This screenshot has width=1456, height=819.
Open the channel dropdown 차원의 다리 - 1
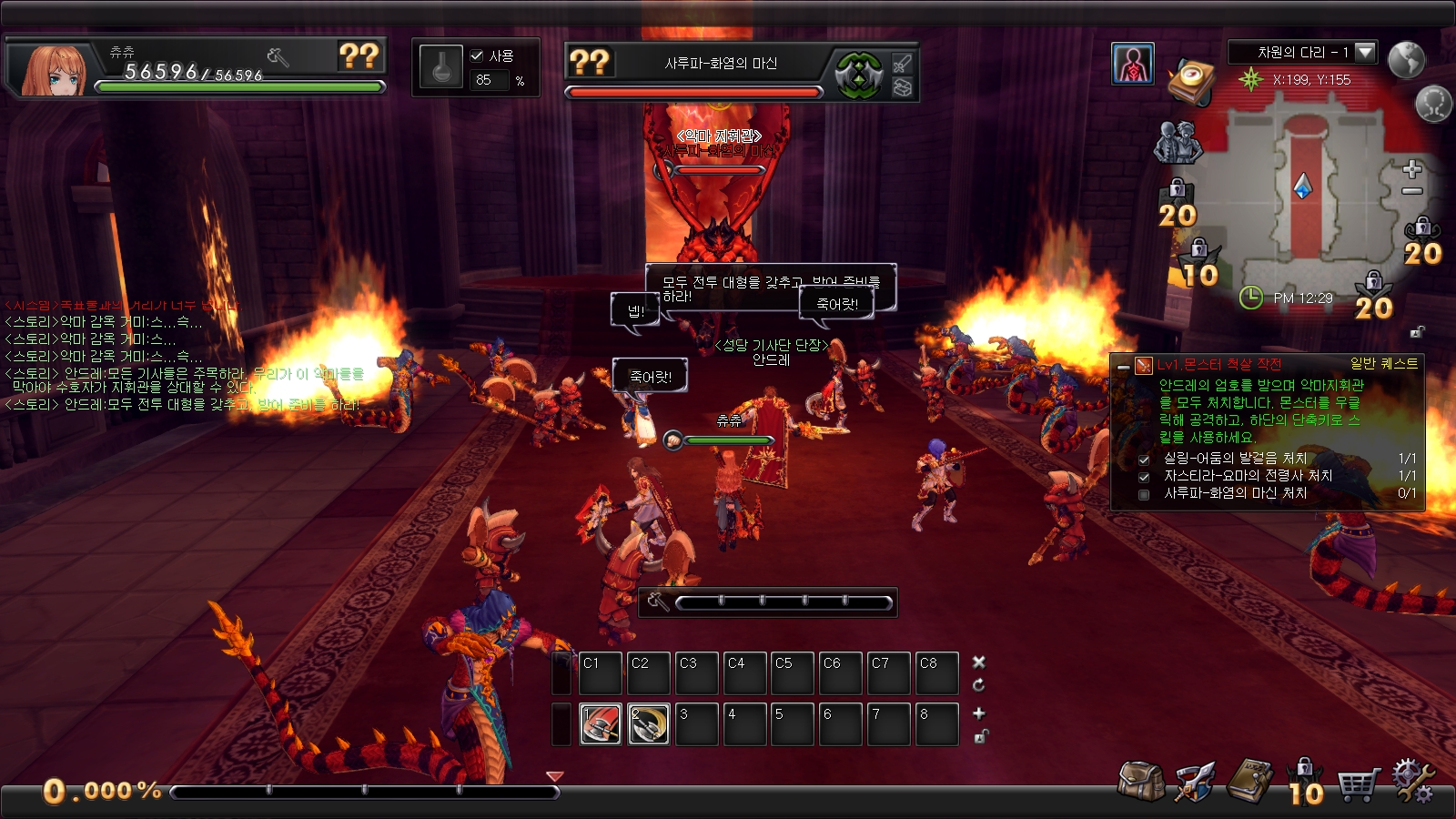[1365, 53]
